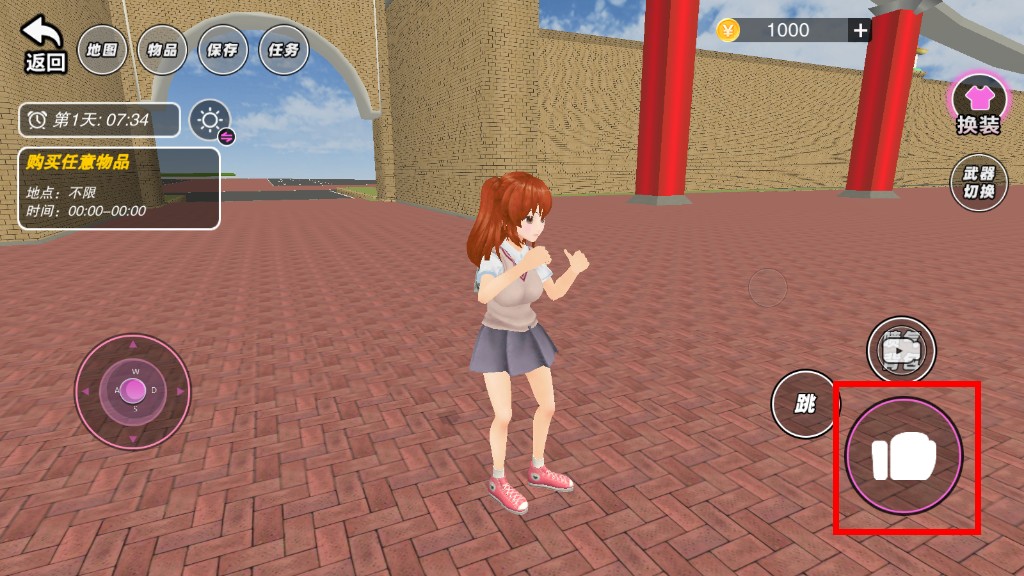
Task: Select the 购买任意物品 quest tracker panel
Action: point(119,188)
